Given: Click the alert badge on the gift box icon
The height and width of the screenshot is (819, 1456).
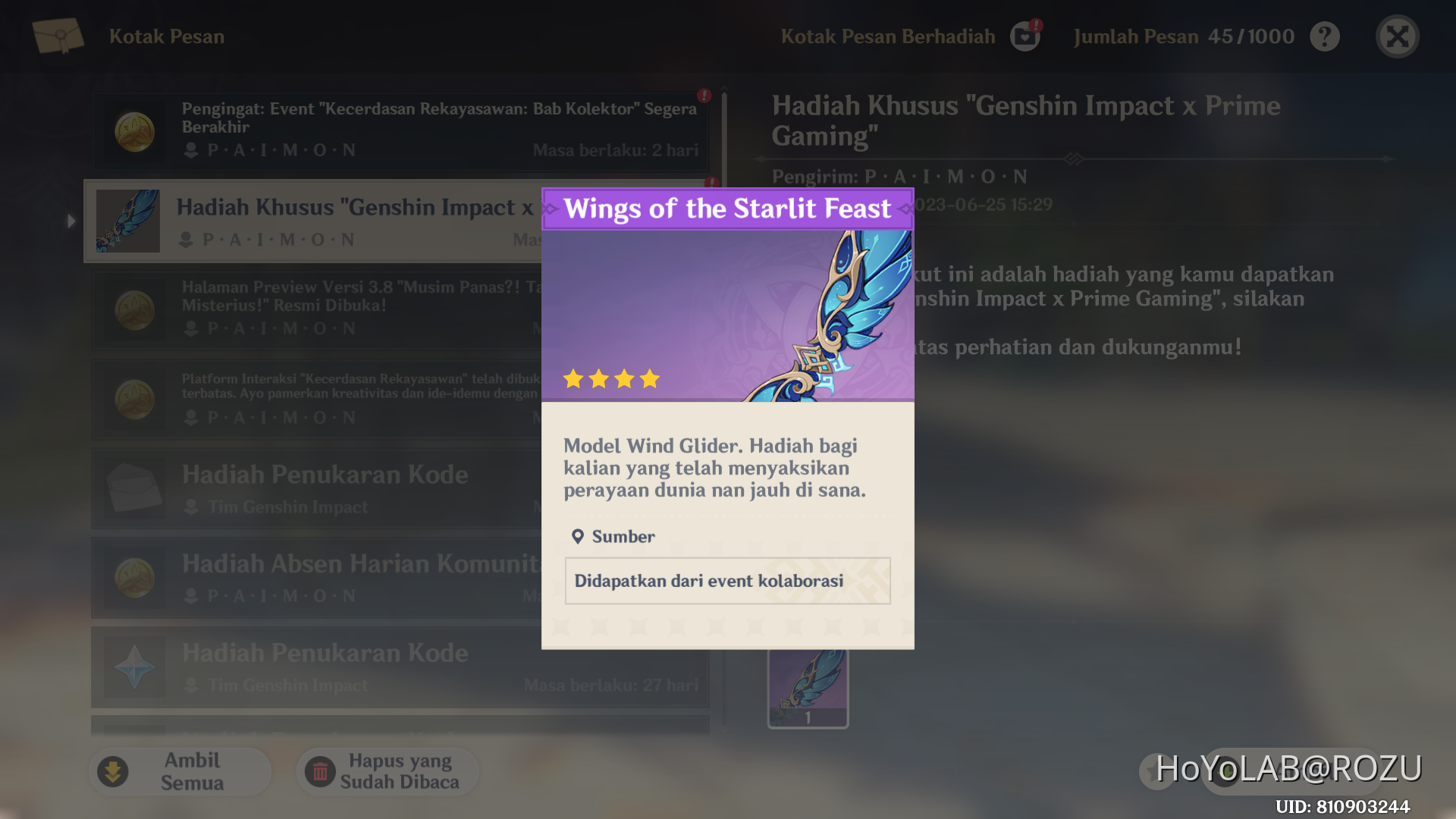Looking at the screenshot, I should click(1036, 25).
